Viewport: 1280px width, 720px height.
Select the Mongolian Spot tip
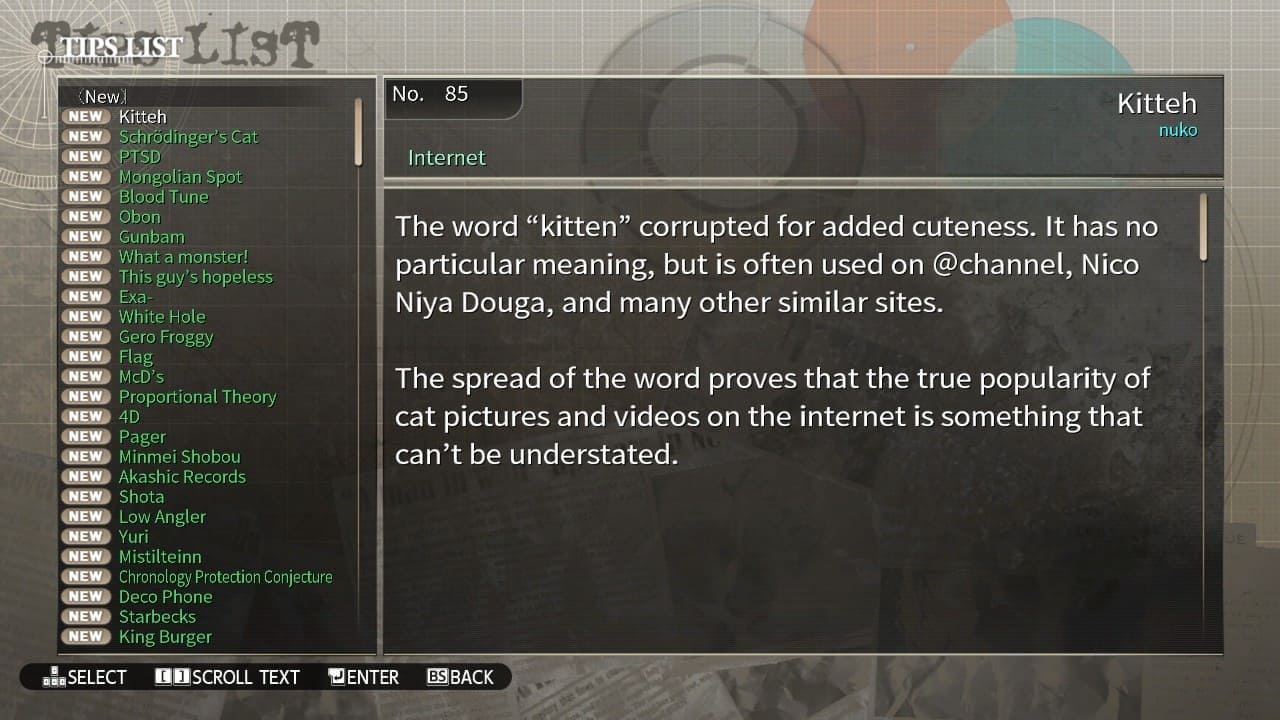click(x=180, y=177)
